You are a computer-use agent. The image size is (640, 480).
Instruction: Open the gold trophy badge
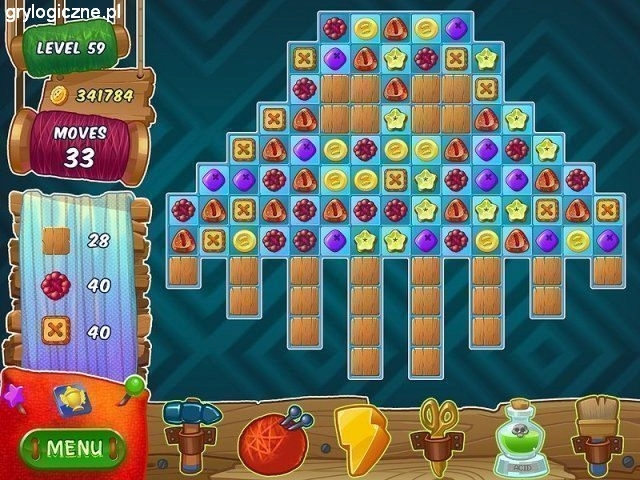[70, 398]
